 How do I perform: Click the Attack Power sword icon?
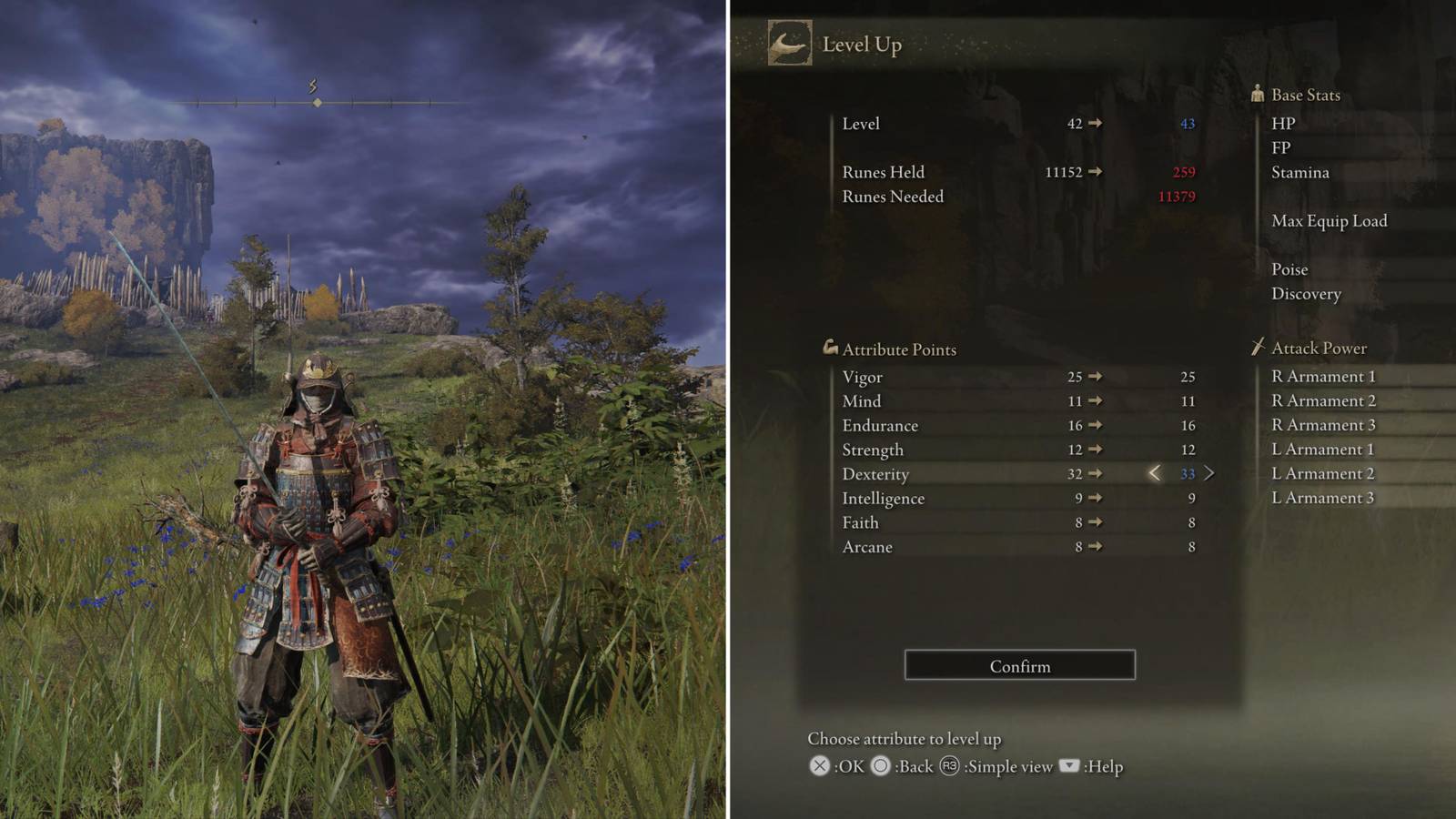[x=1258, y=347]
